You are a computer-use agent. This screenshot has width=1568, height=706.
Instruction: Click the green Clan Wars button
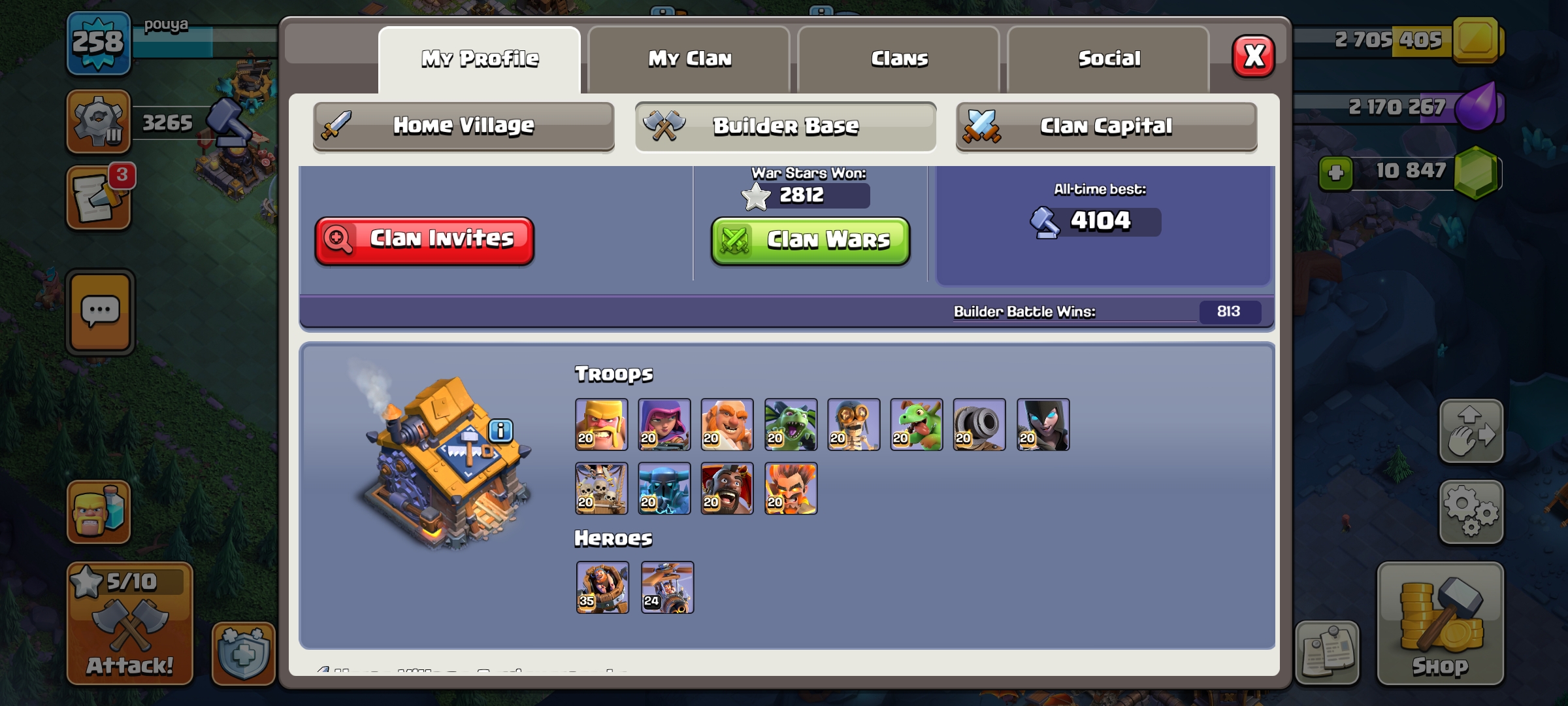[x=810, y=241]
